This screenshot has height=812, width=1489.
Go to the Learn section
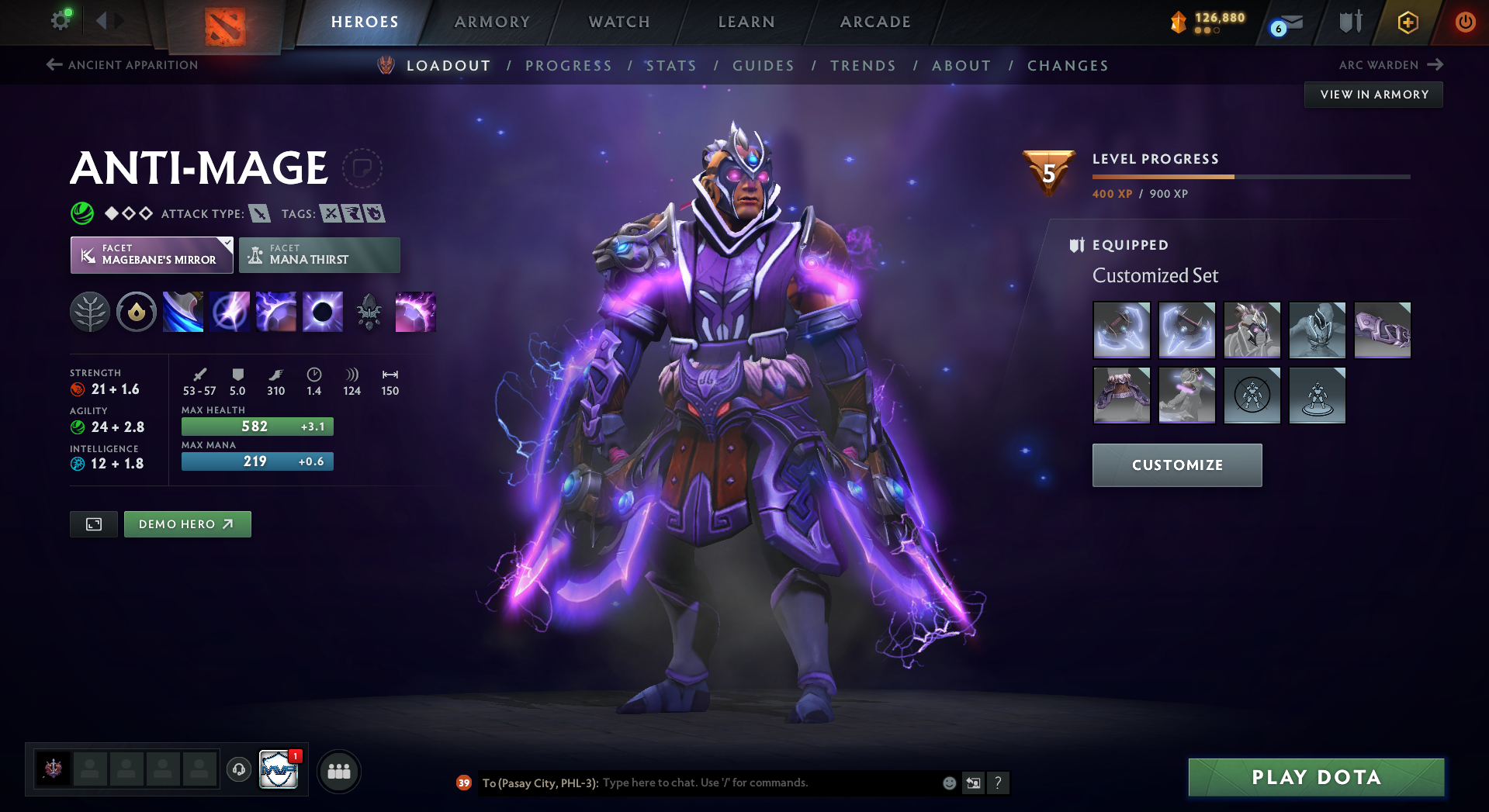pyautogui.click(x=746, y=22)
